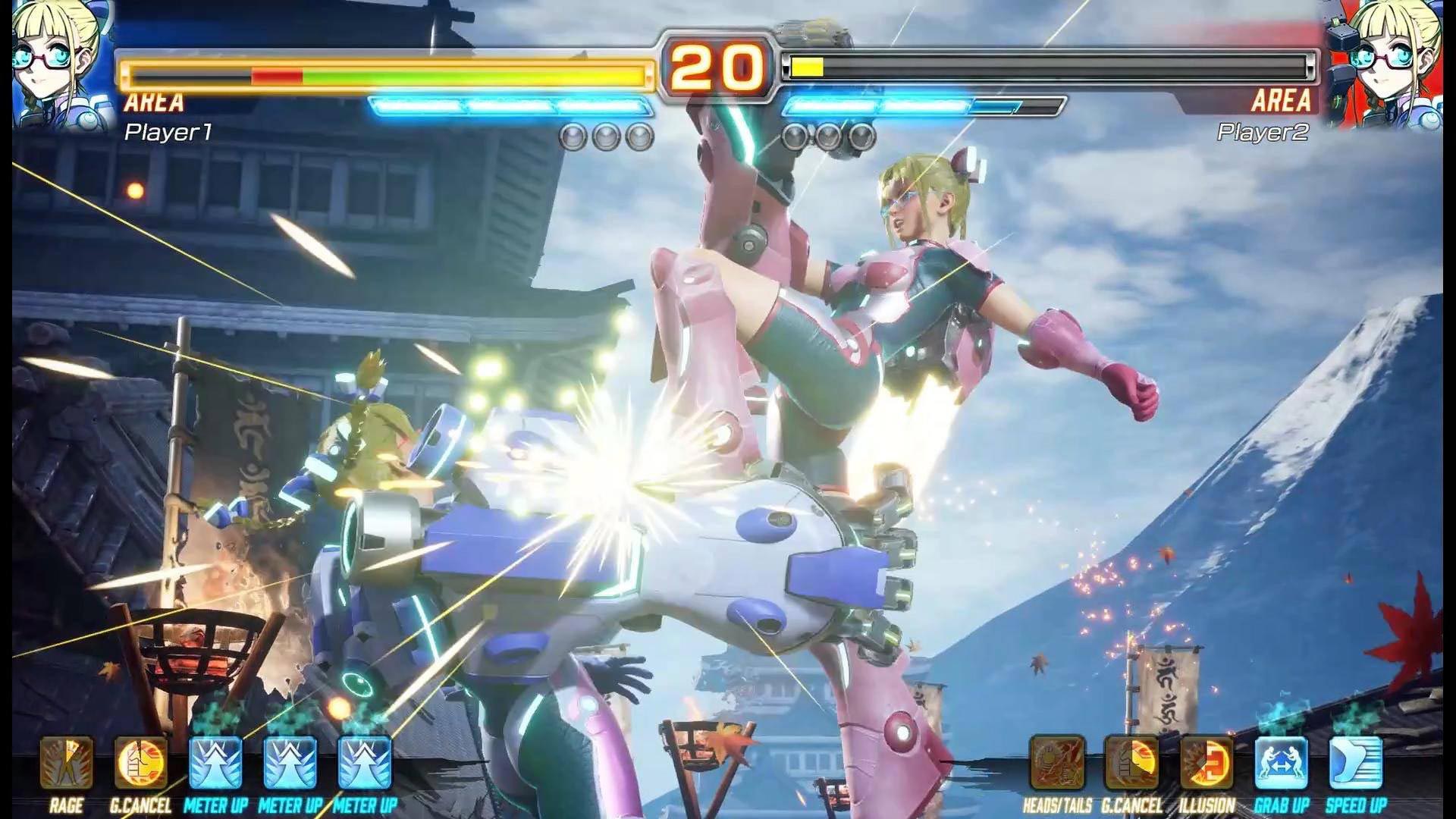Select the third METER UP Gougi icon
Viewport: 1456px width, 819px height.
tap(366, 762)
